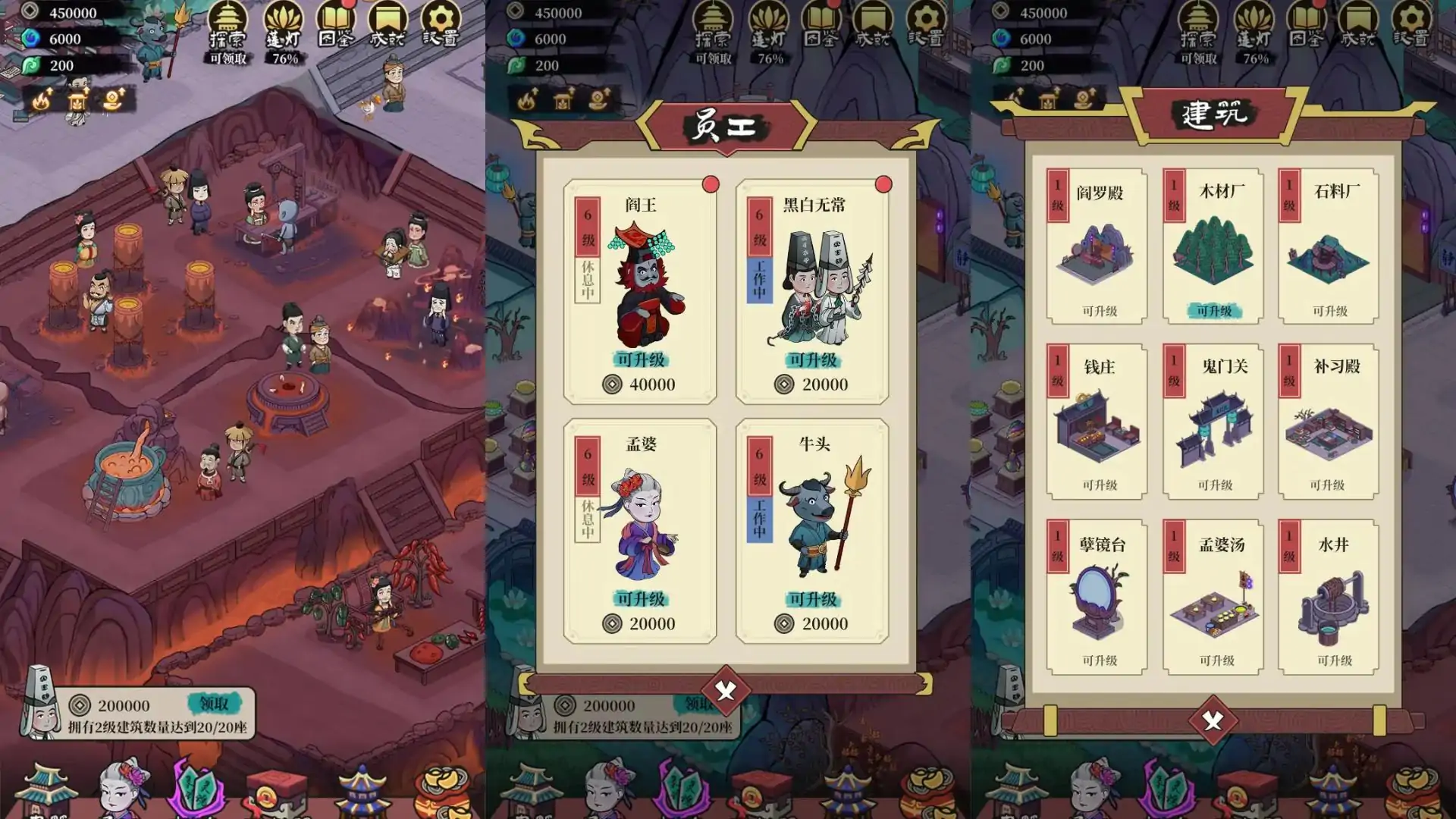
Task: Close the 建筑 buildings panel
Action: 1213,720
